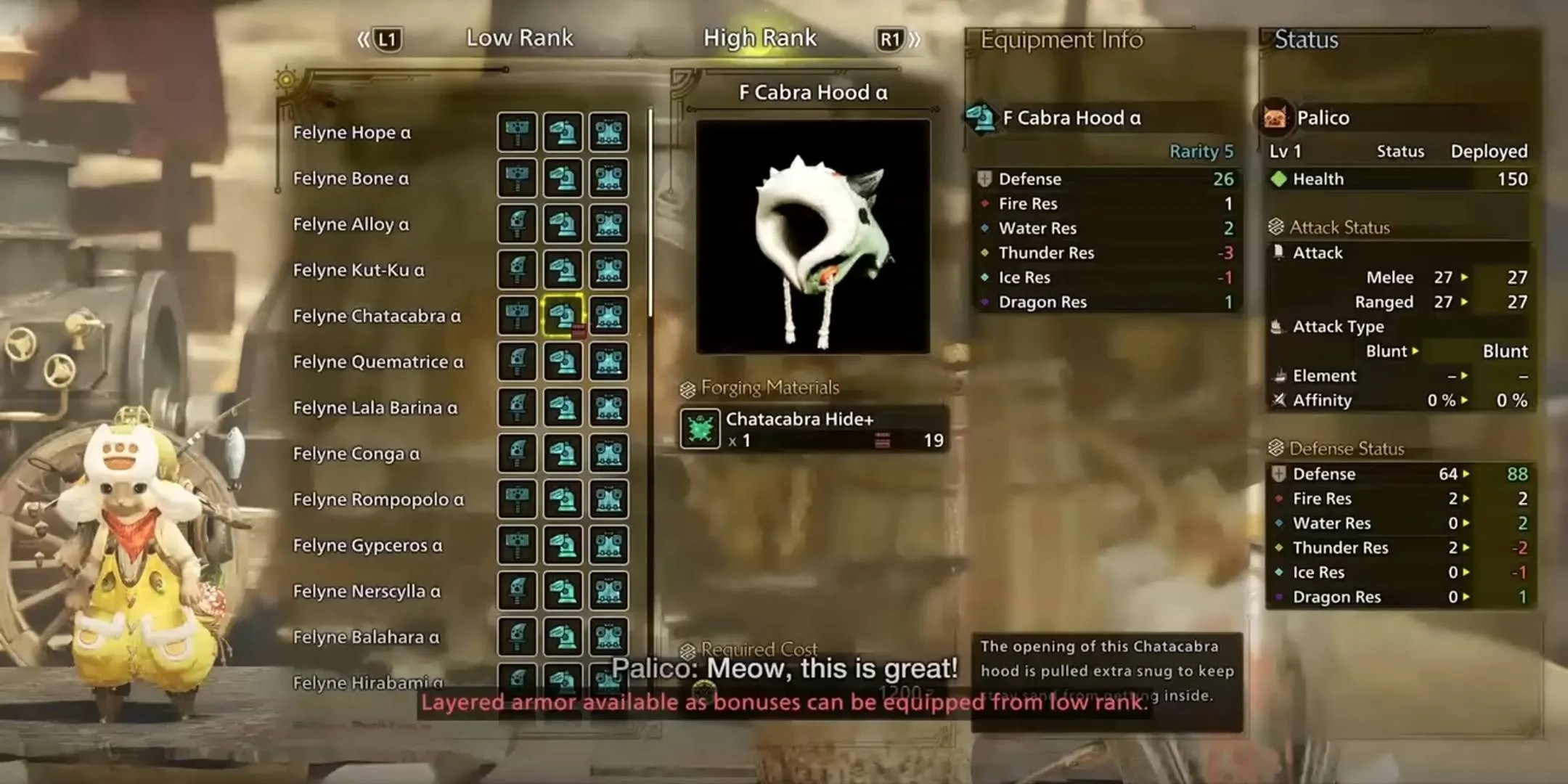Image resolution: width=1568 pixels, height=784 pixels.
Task: Click the scrollbar next to the armor list
Action: [648, 290]
